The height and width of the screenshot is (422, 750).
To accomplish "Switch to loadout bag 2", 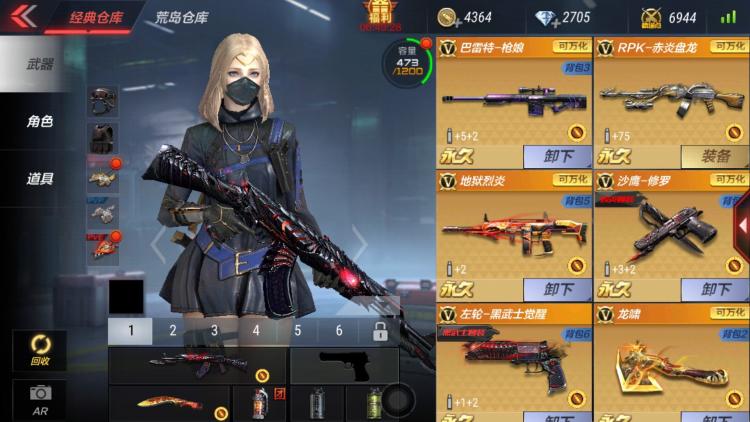I will (173, 331).
